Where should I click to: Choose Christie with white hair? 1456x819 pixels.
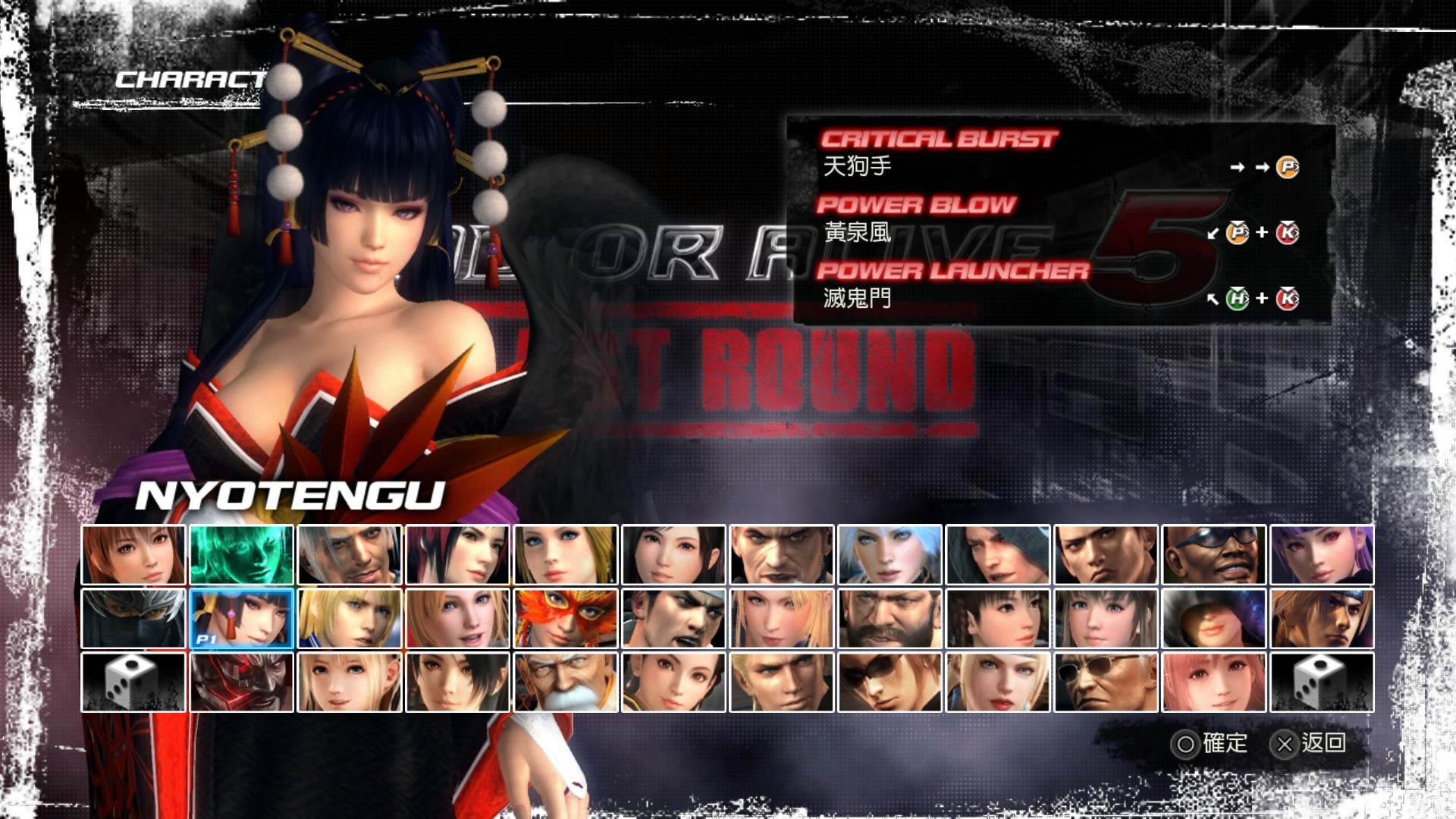(890, 554)
